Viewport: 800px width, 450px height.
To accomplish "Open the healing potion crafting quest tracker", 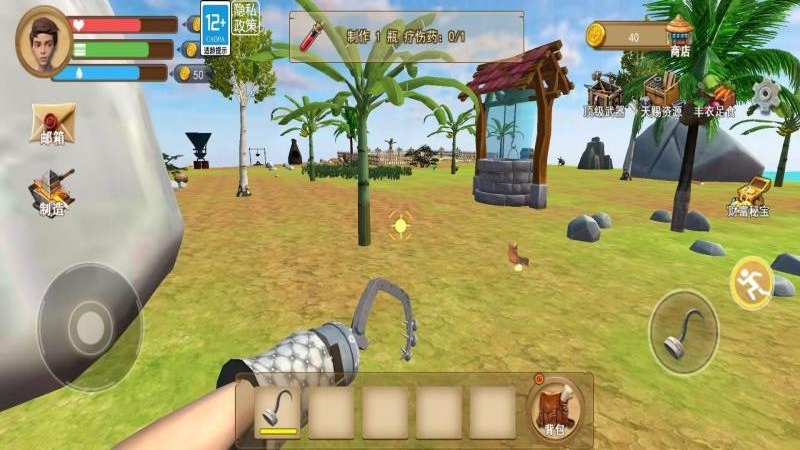I will (x=406, y=37).
